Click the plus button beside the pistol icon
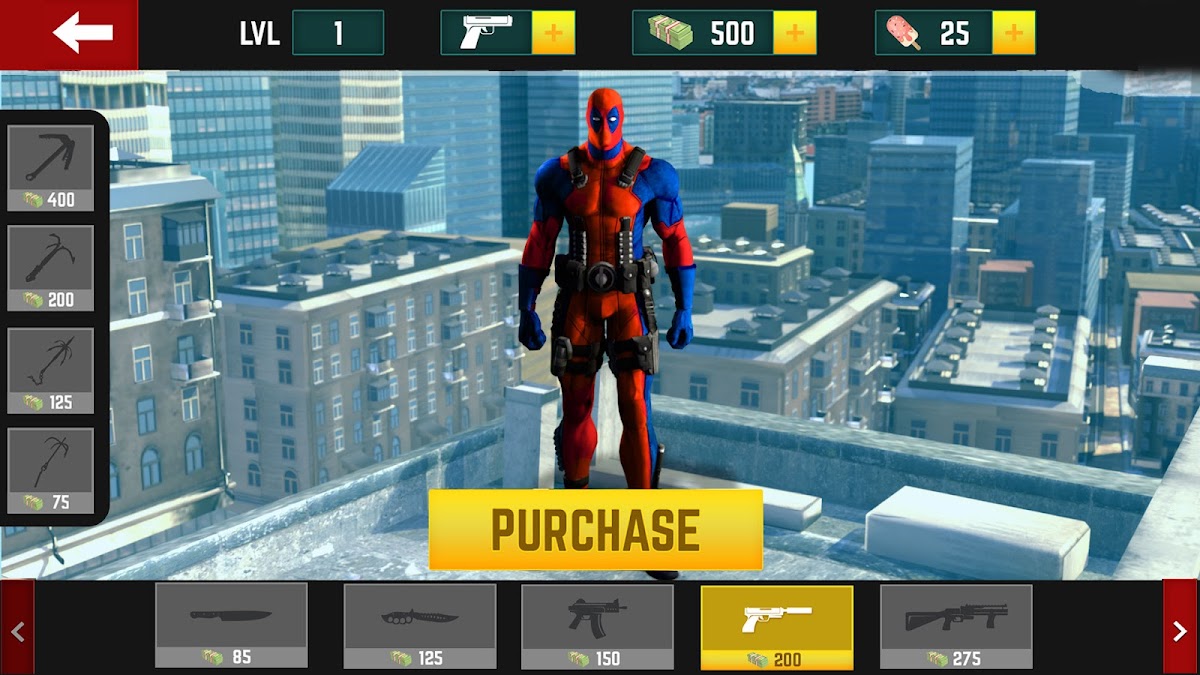 [x=553, y=33]
